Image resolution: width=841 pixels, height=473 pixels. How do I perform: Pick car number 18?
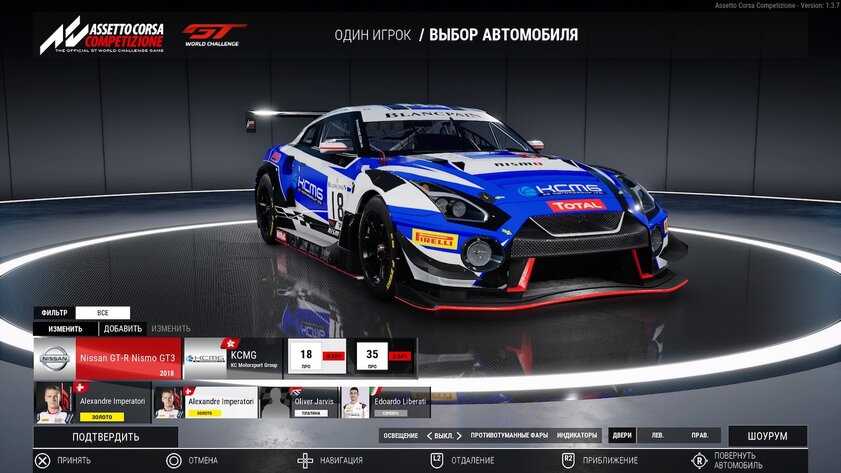tap(316, 357)
